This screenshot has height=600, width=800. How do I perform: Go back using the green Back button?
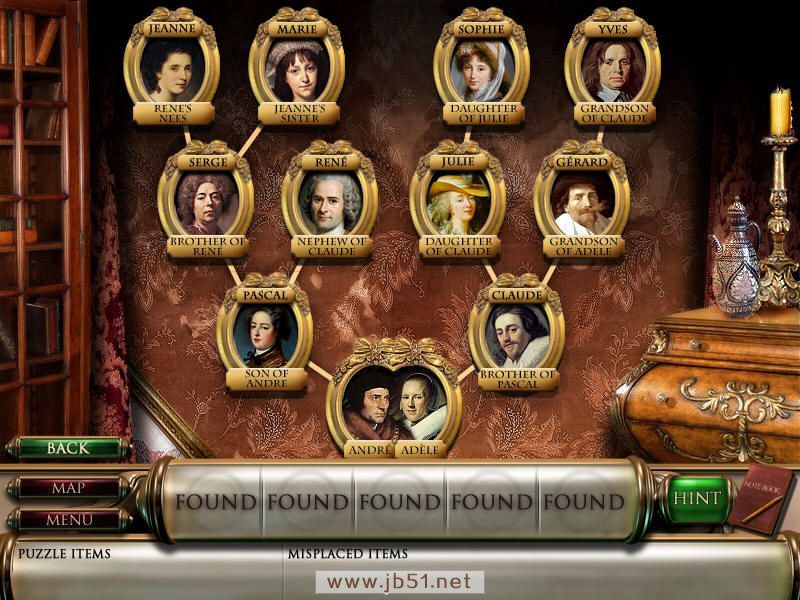click(x=68, y=448)
